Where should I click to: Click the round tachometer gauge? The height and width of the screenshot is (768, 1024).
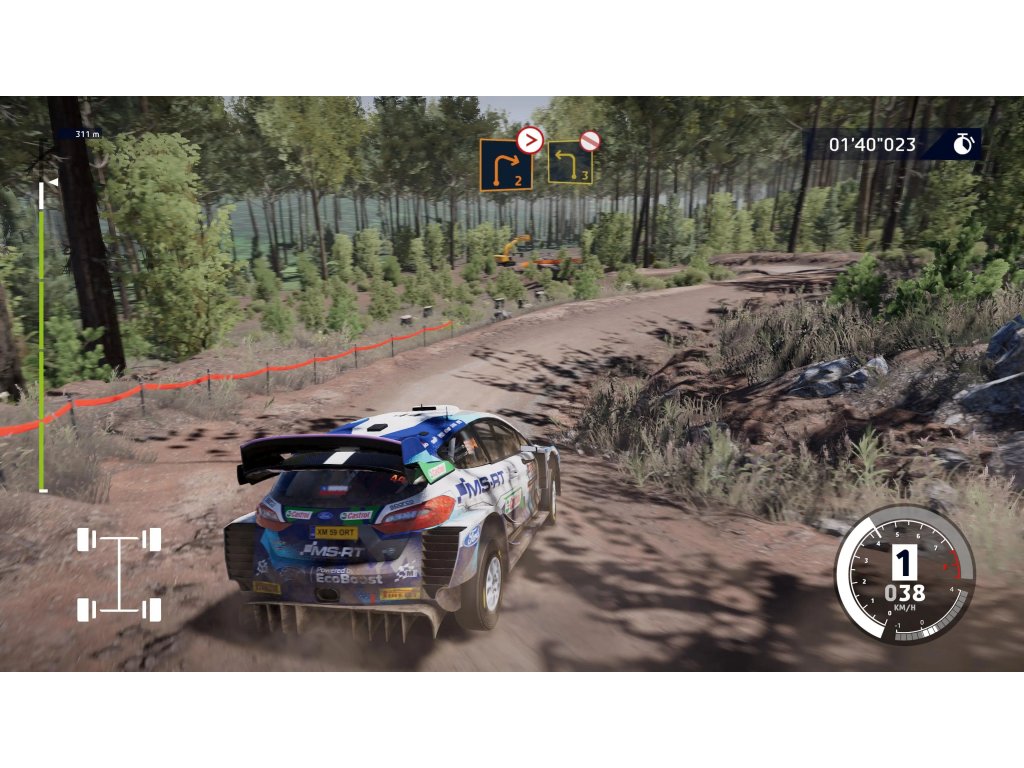(904, 574)
